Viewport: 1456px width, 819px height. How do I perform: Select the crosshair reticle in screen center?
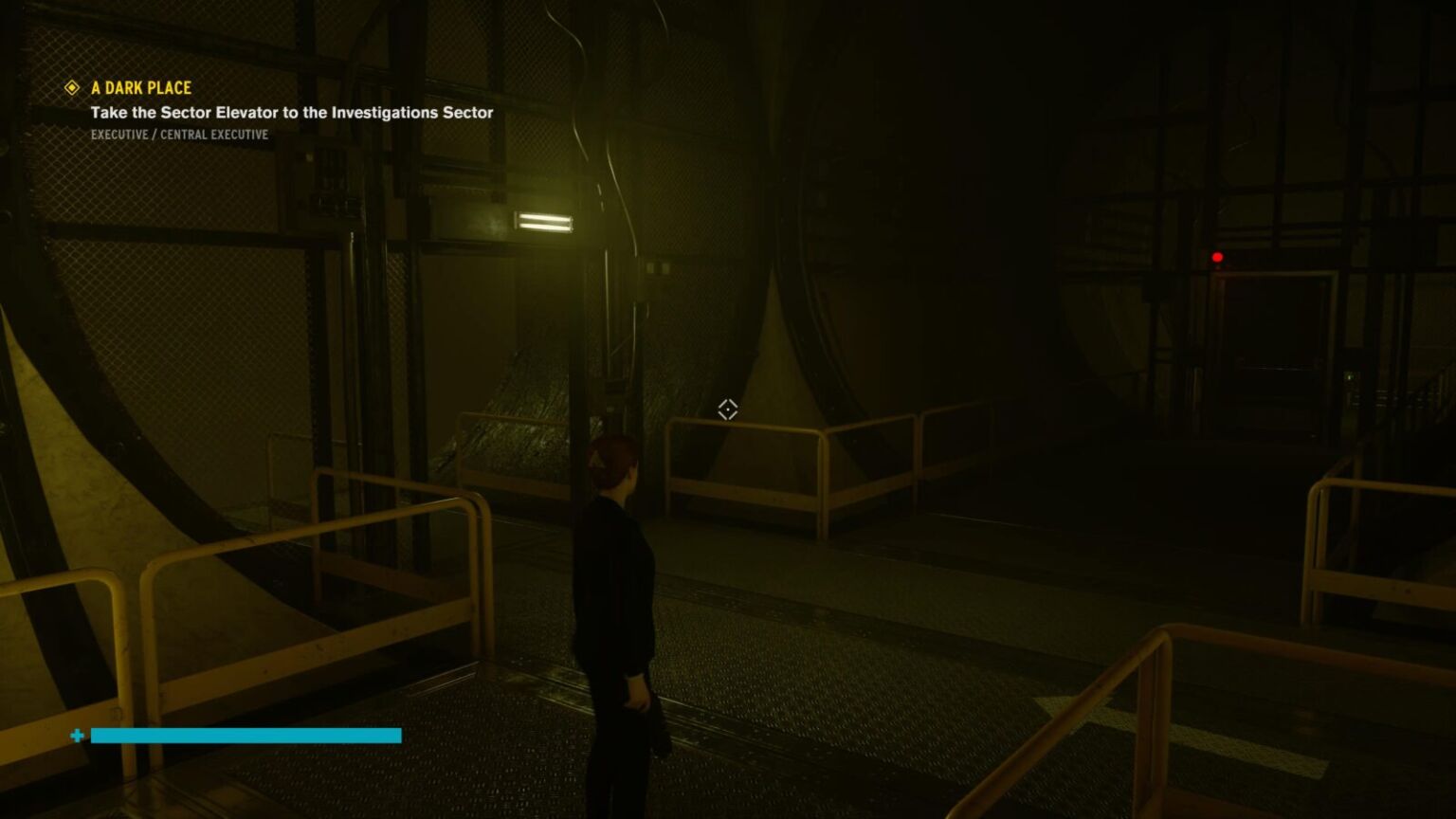pyautogui.click(x=727, y=409)
